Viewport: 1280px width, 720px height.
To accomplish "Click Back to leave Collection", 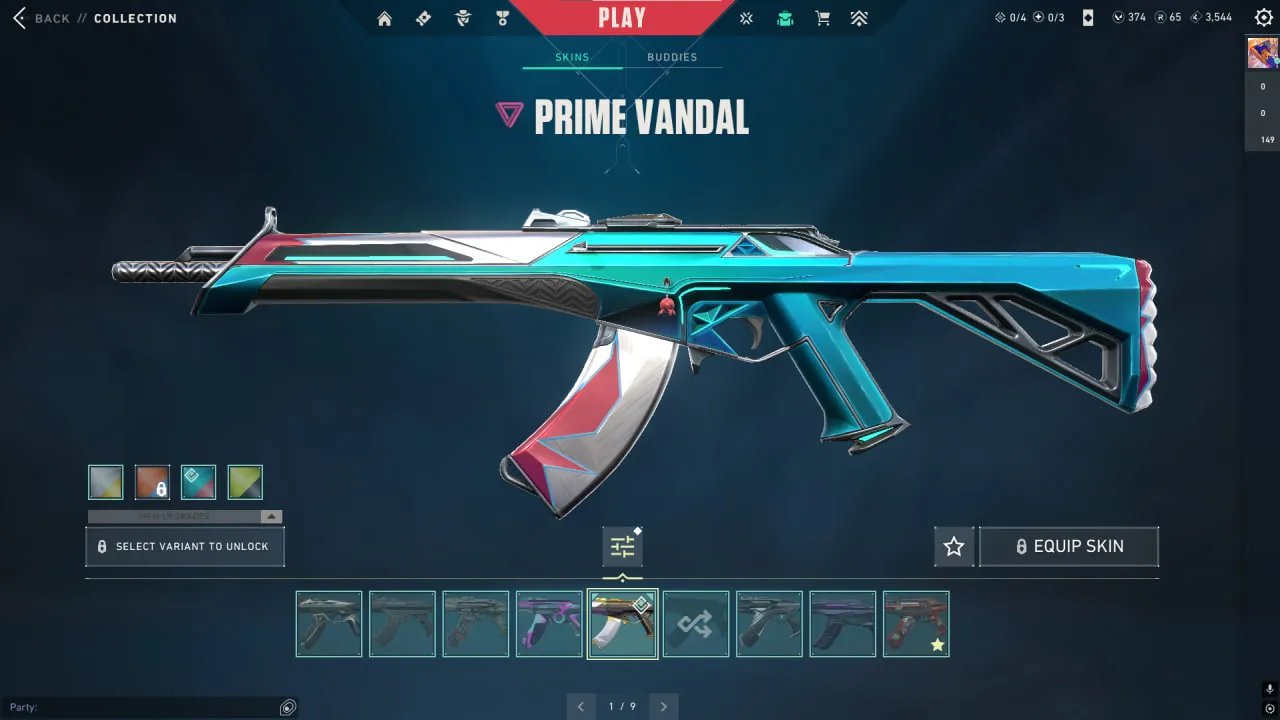I will click(42, 17).
